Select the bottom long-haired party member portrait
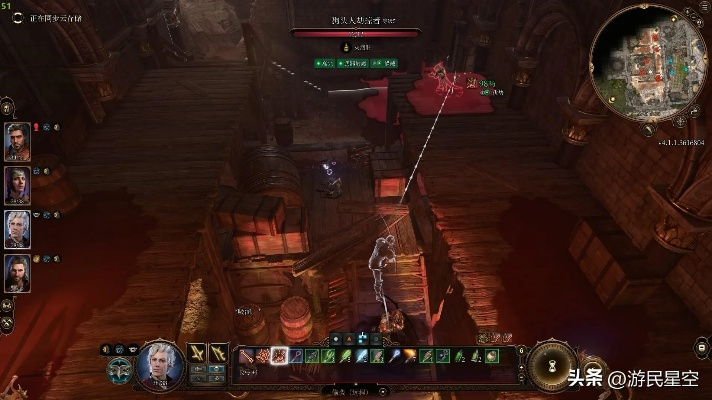712x400 pixels. coord(18,272)
